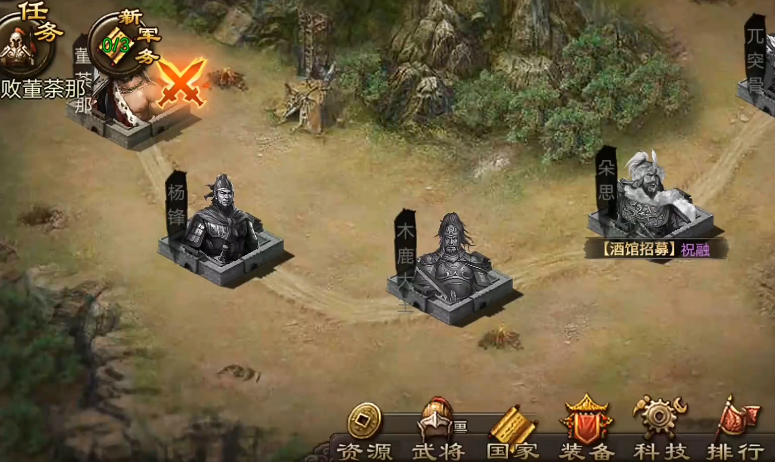Open the 资源 (Resources) menu
Screen dimensions: 775x462
pos(364,432)
